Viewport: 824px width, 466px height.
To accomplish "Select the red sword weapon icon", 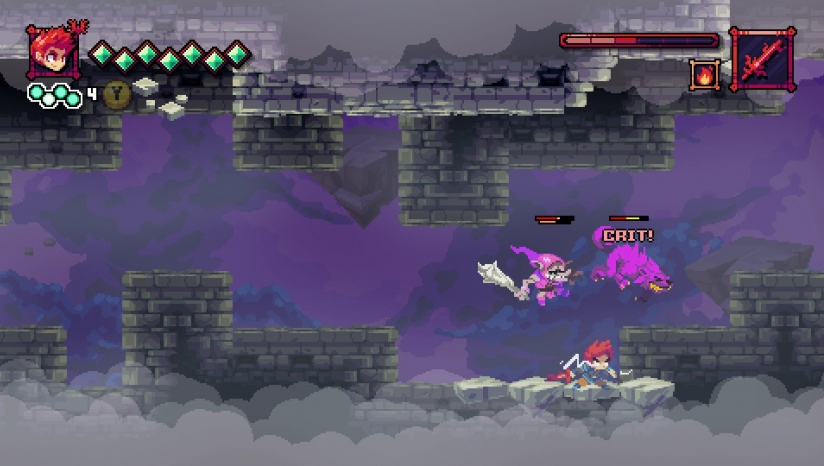I will pos(762,59).
